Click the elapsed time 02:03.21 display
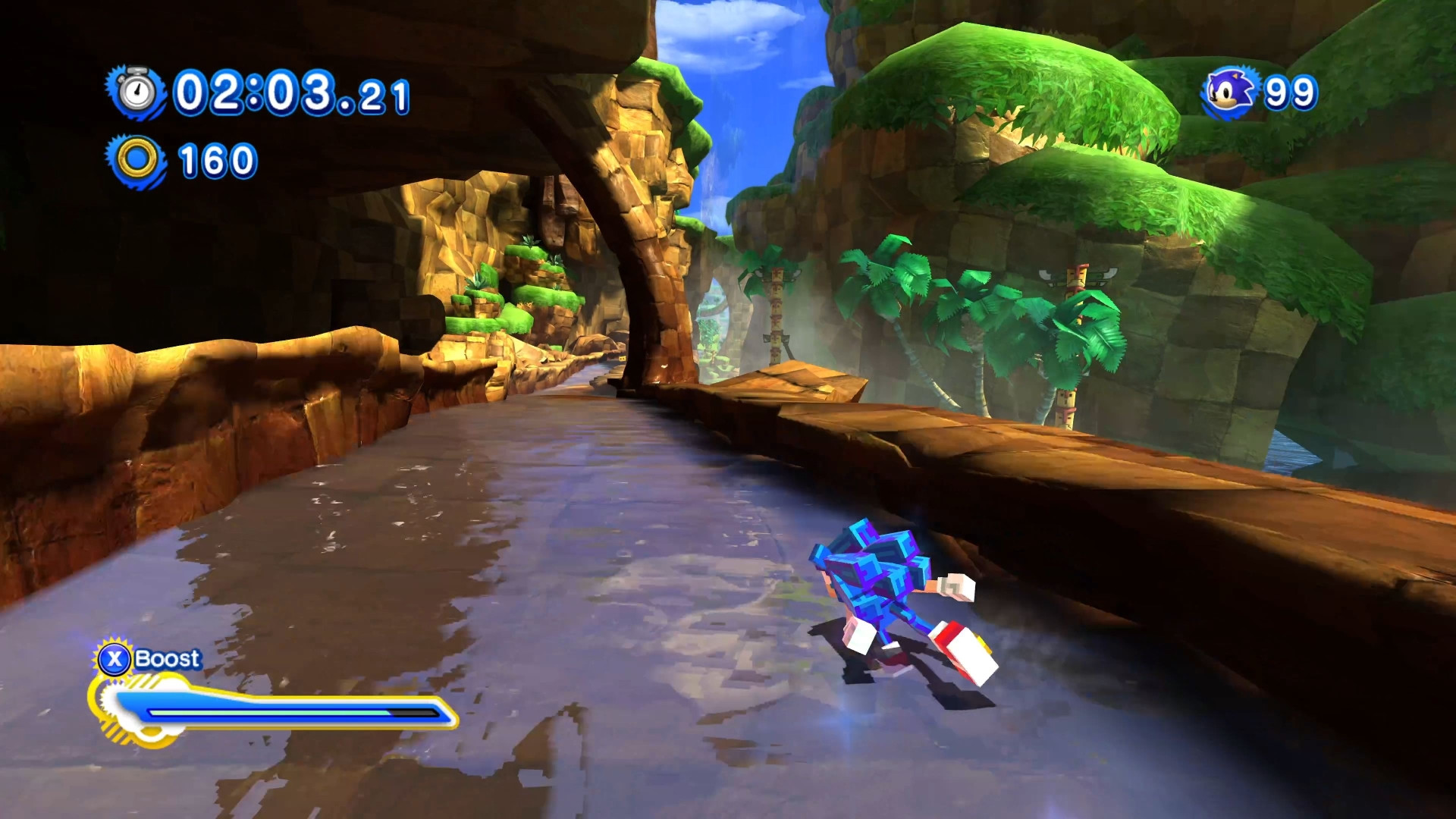Viewport: 1456px width, 819px height. [288, 93]
